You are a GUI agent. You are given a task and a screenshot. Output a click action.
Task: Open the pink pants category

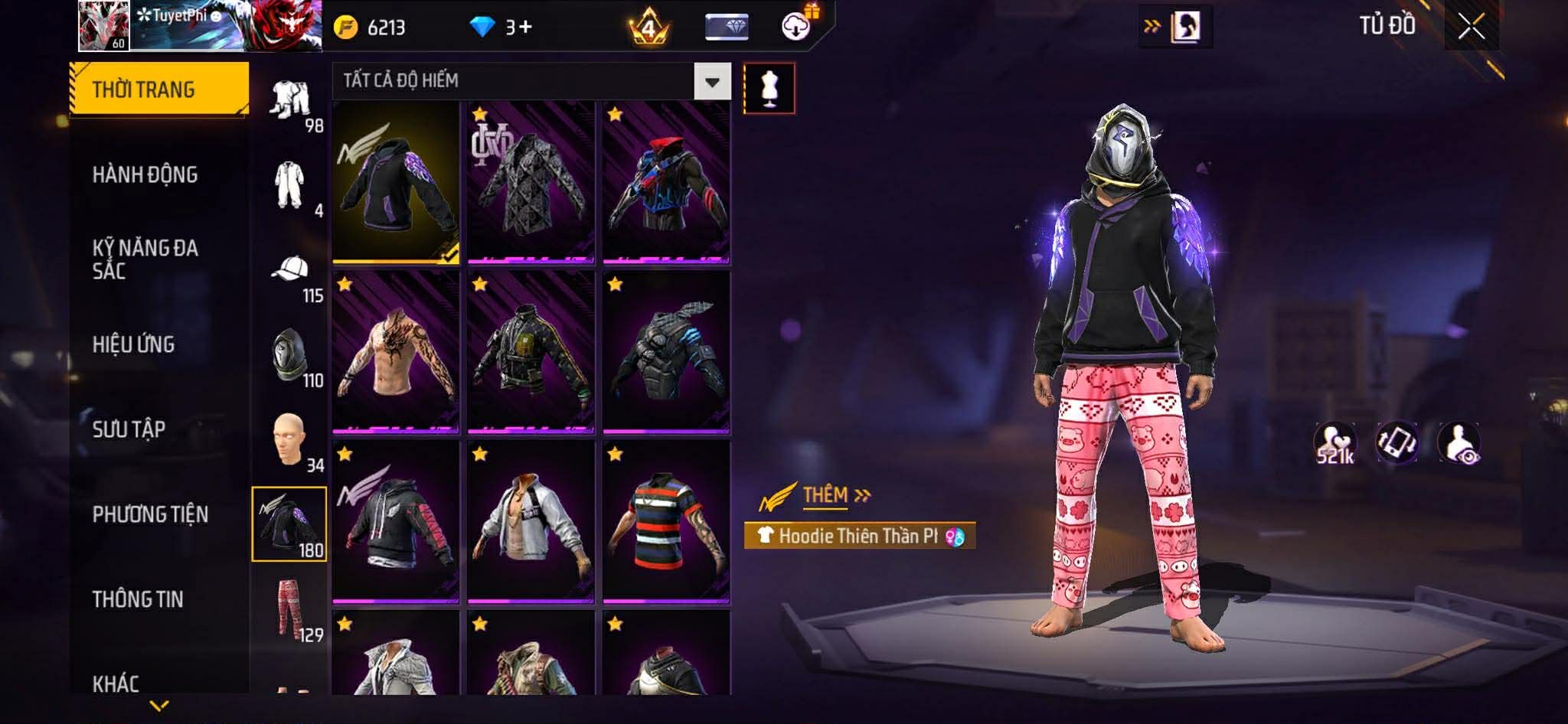[290, 608]
